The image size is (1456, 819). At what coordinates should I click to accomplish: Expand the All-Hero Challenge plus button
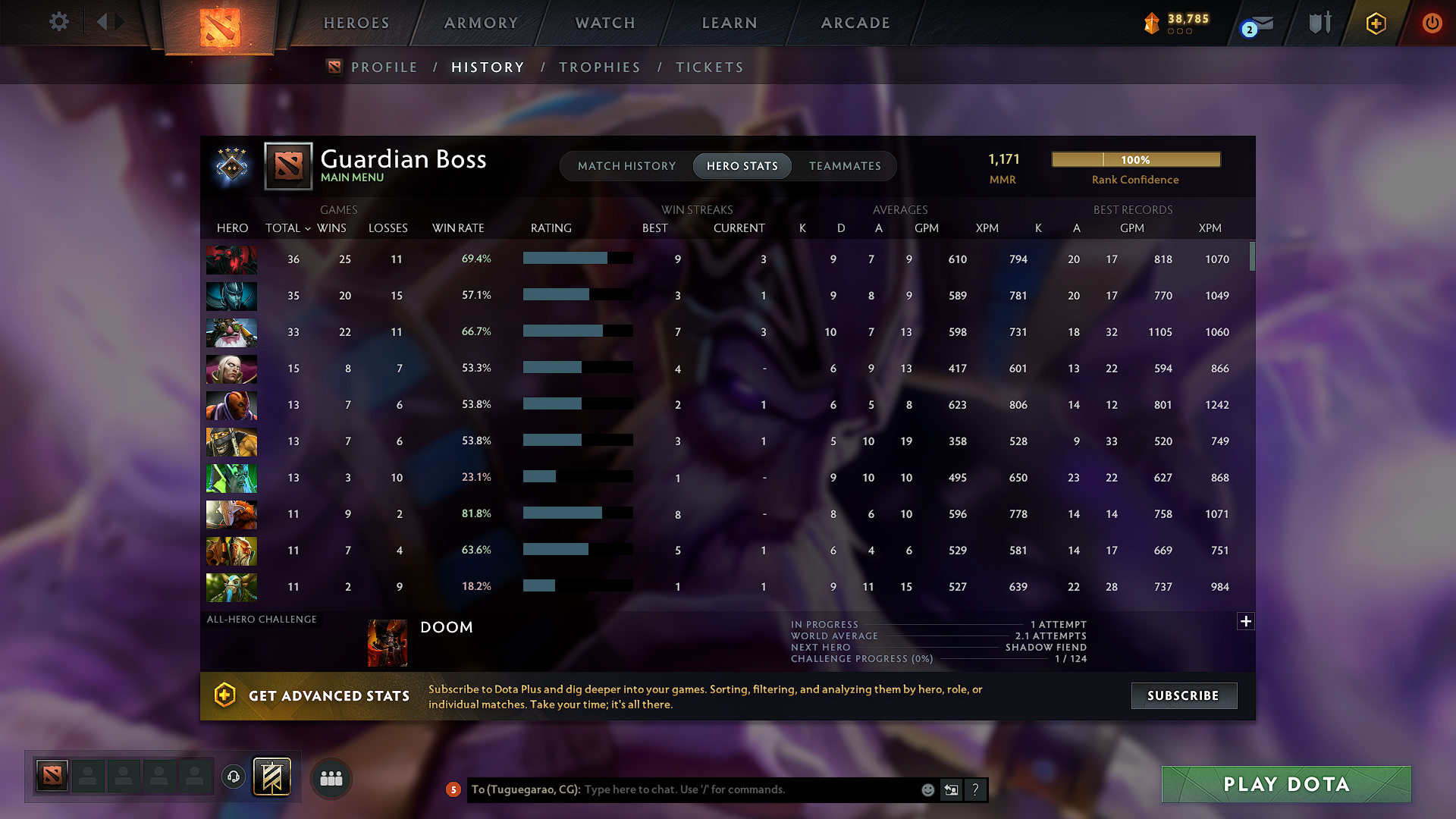click(x=1246, y=621)
